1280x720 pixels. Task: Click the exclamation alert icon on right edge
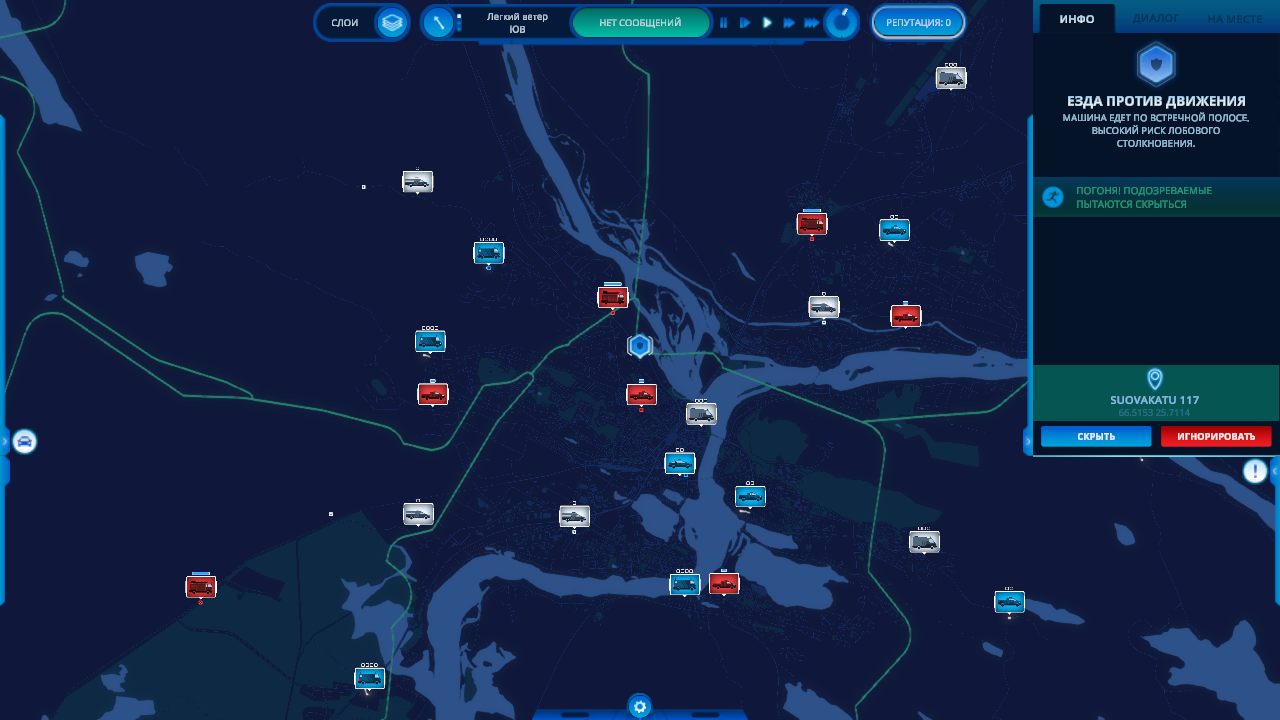1254,471
